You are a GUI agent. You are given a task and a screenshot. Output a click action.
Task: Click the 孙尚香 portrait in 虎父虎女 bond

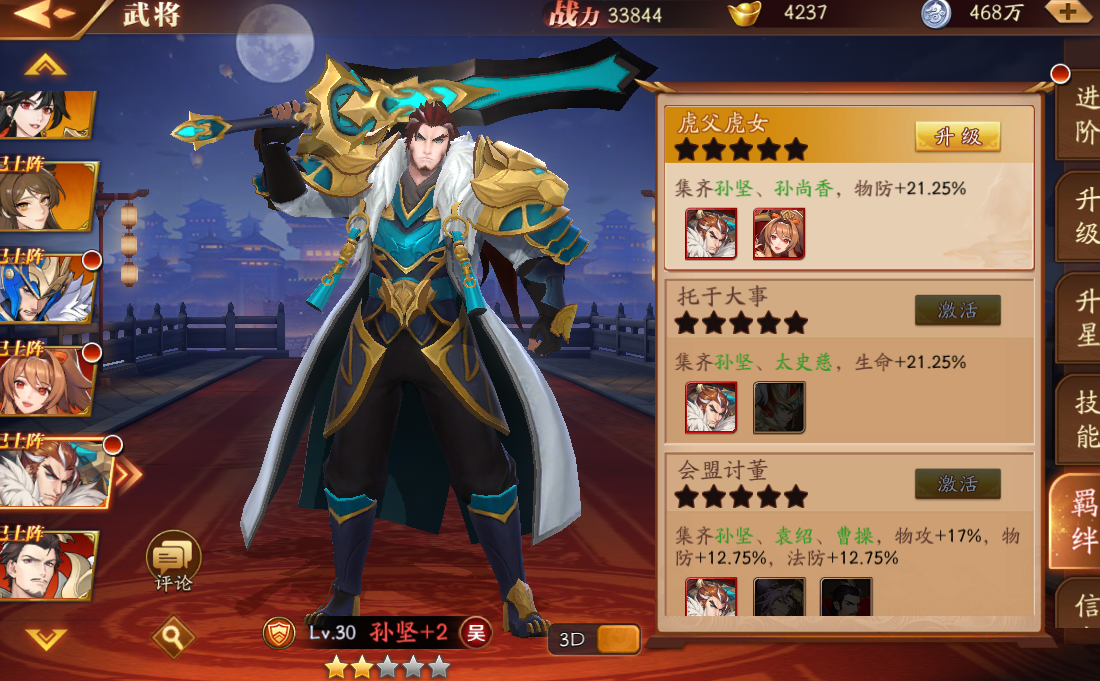(779, 234)
